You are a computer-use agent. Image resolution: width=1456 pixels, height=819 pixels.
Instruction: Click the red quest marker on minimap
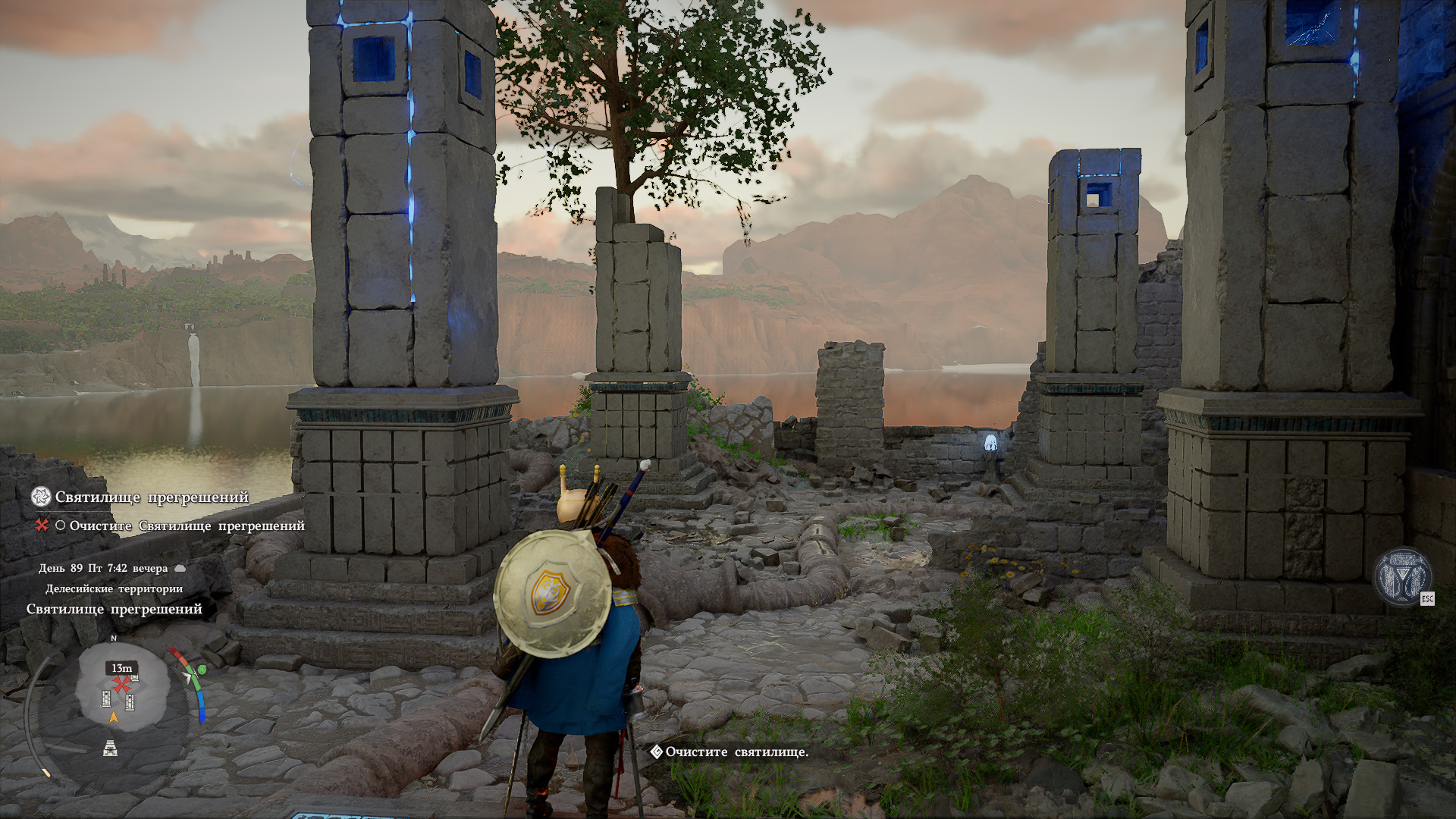pyautogui.click(x=121, y=684)
